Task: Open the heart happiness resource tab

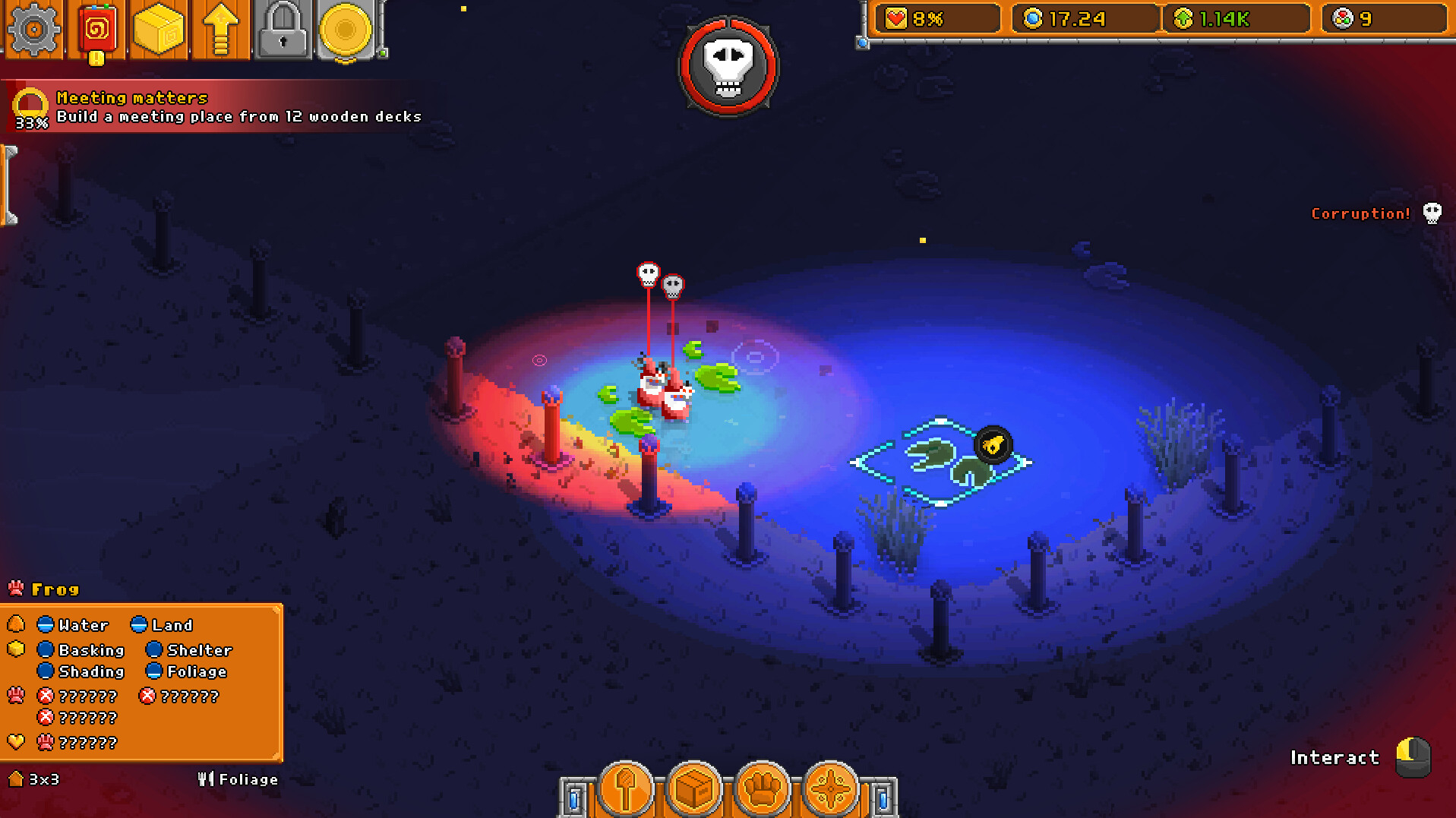Action: tap(937, 18)
